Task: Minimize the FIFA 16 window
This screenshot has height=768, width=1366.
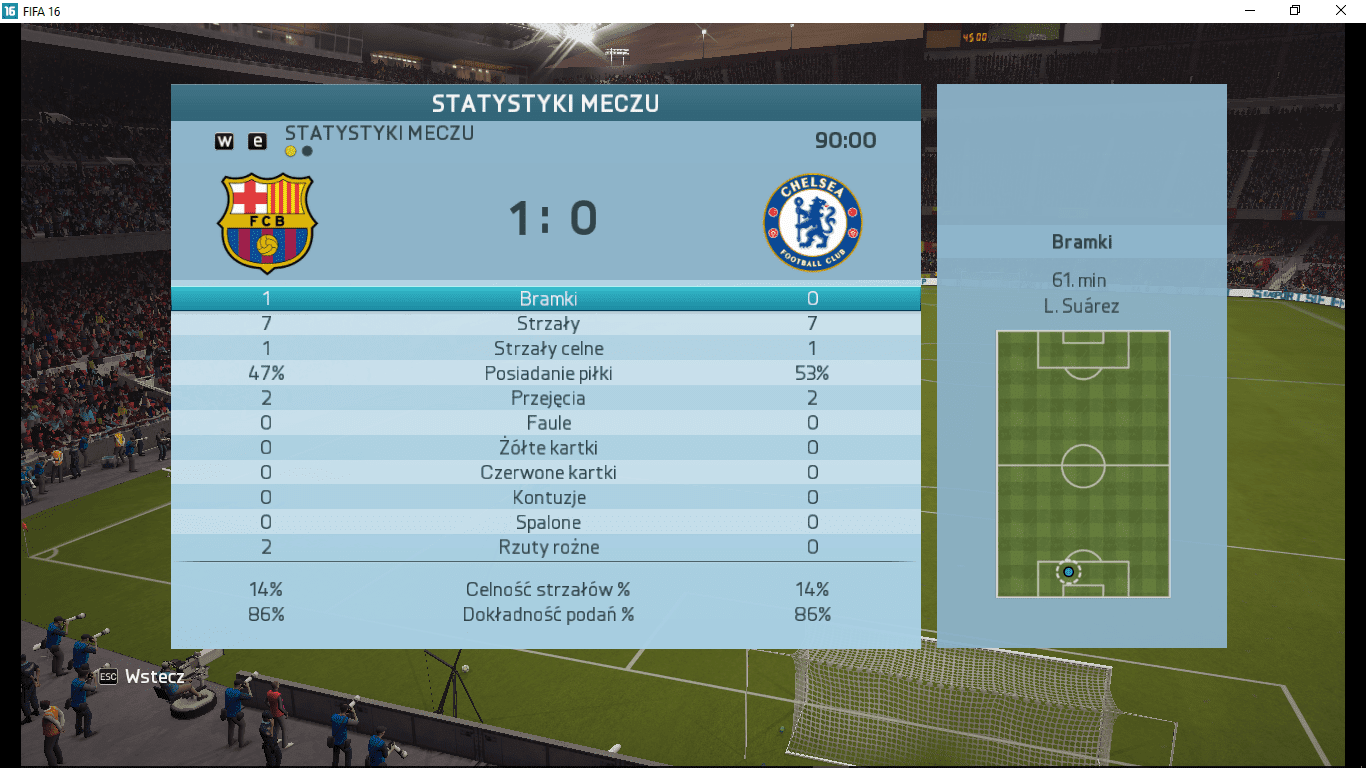Action: click(1250, 10)
